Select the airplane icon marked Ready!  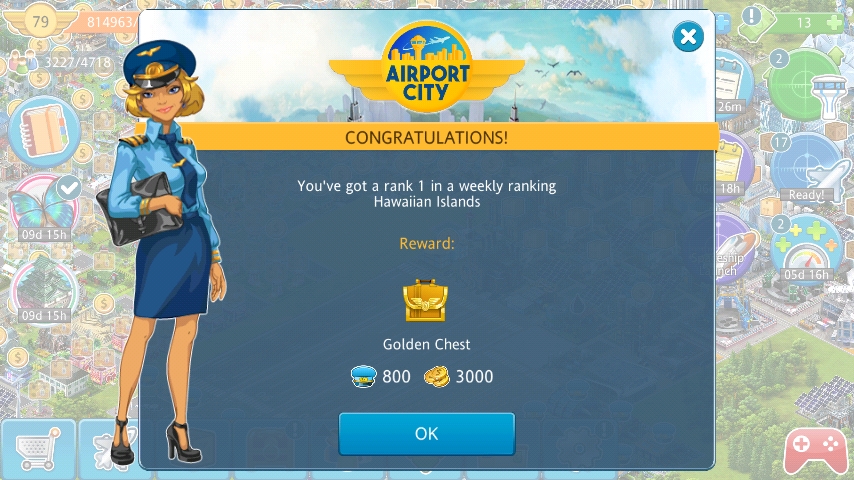click(806, 167)
